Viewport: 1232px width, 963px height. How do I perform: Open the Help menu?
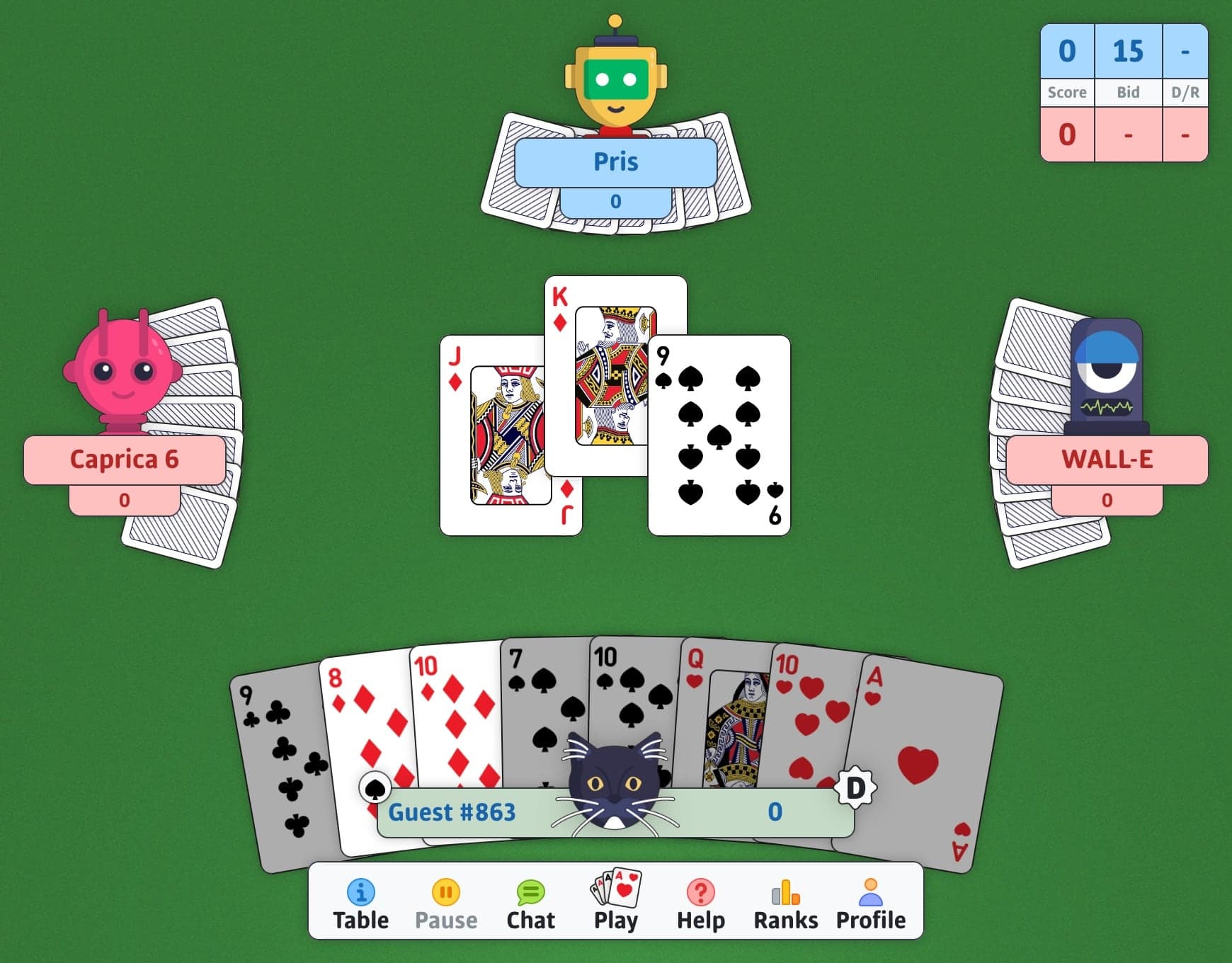point(700,899)
